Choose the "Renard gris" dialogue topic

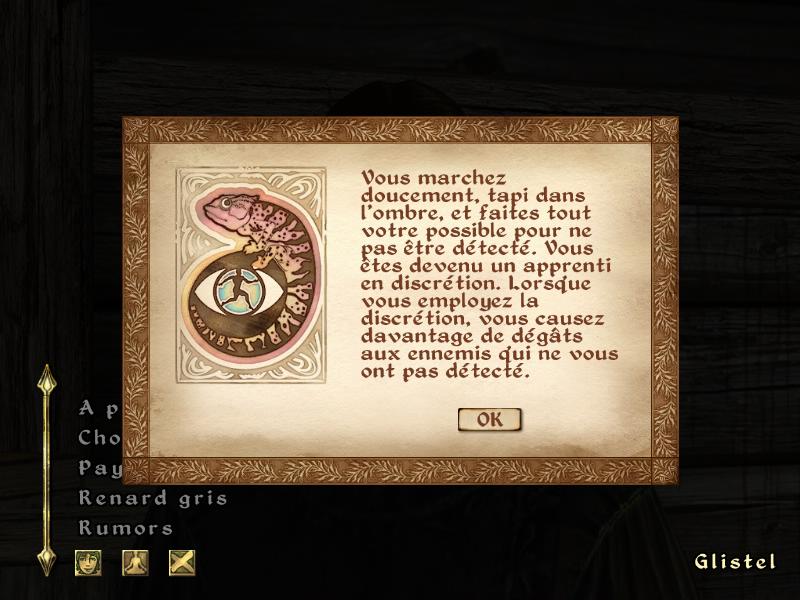tap(153, 498)
